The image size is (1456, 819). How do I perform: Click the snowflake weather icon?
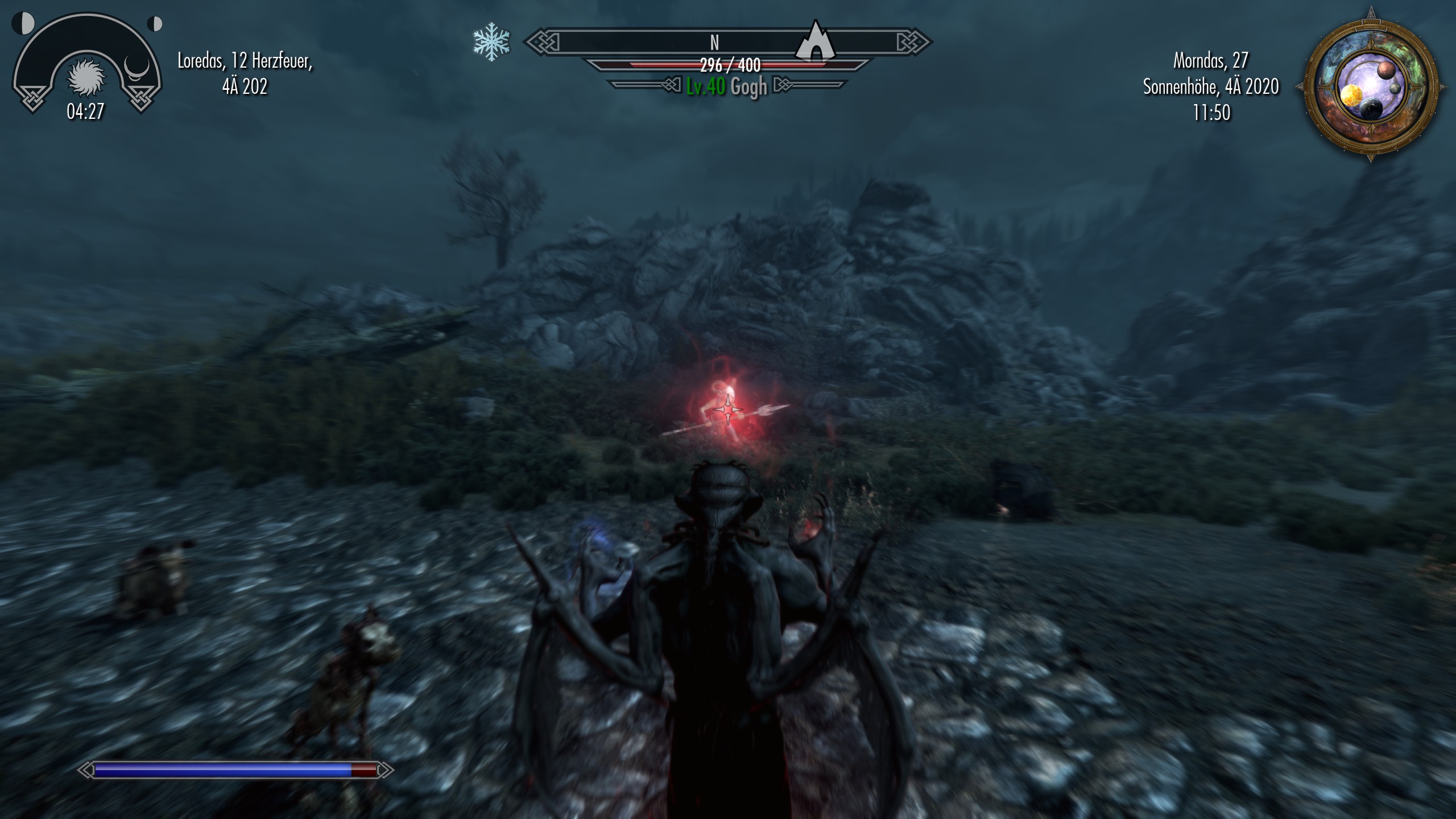coord(491,42)
